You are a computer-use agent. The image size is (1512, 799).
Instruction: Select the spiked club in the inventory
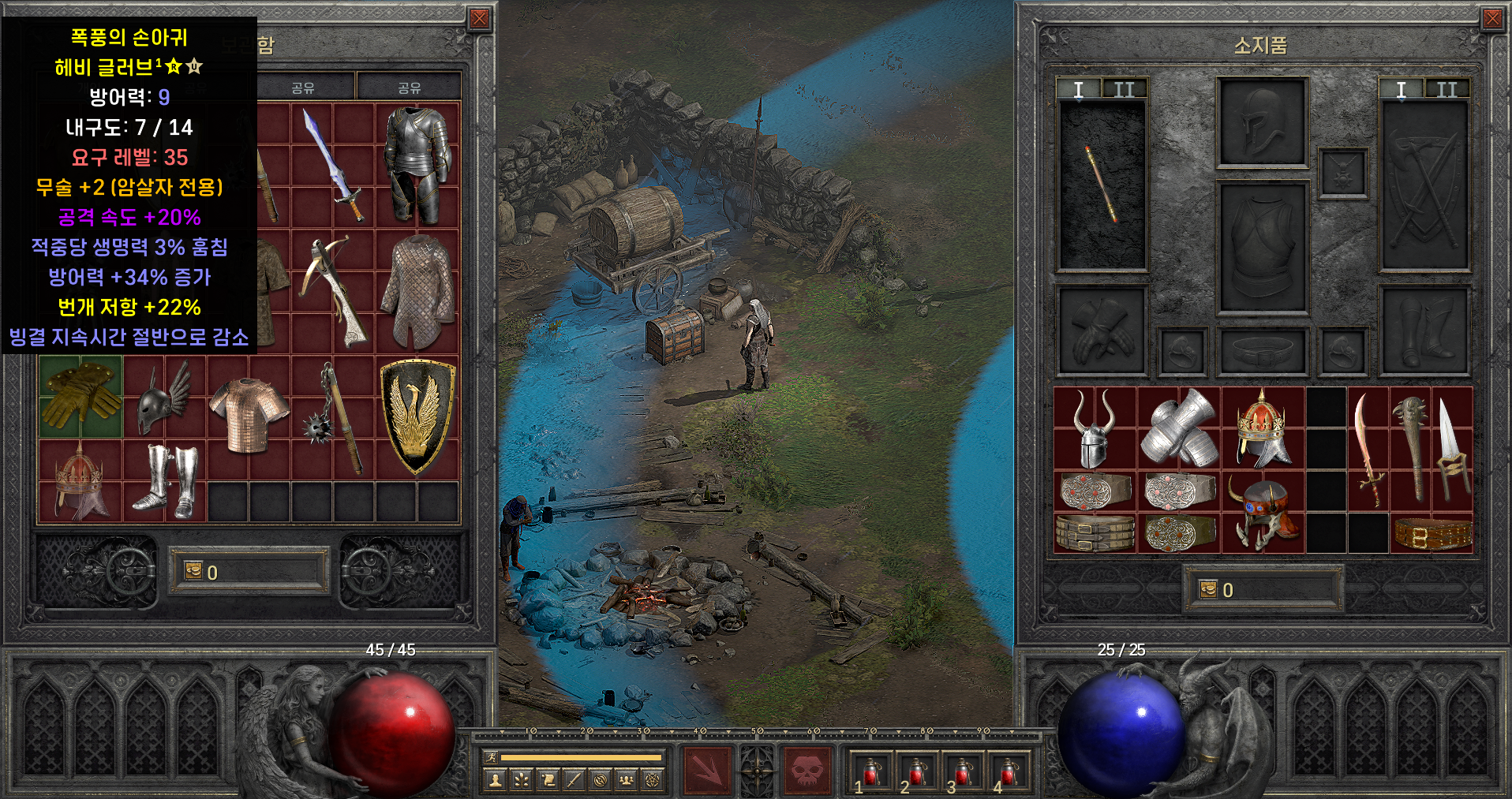[x=1411, y=448]
